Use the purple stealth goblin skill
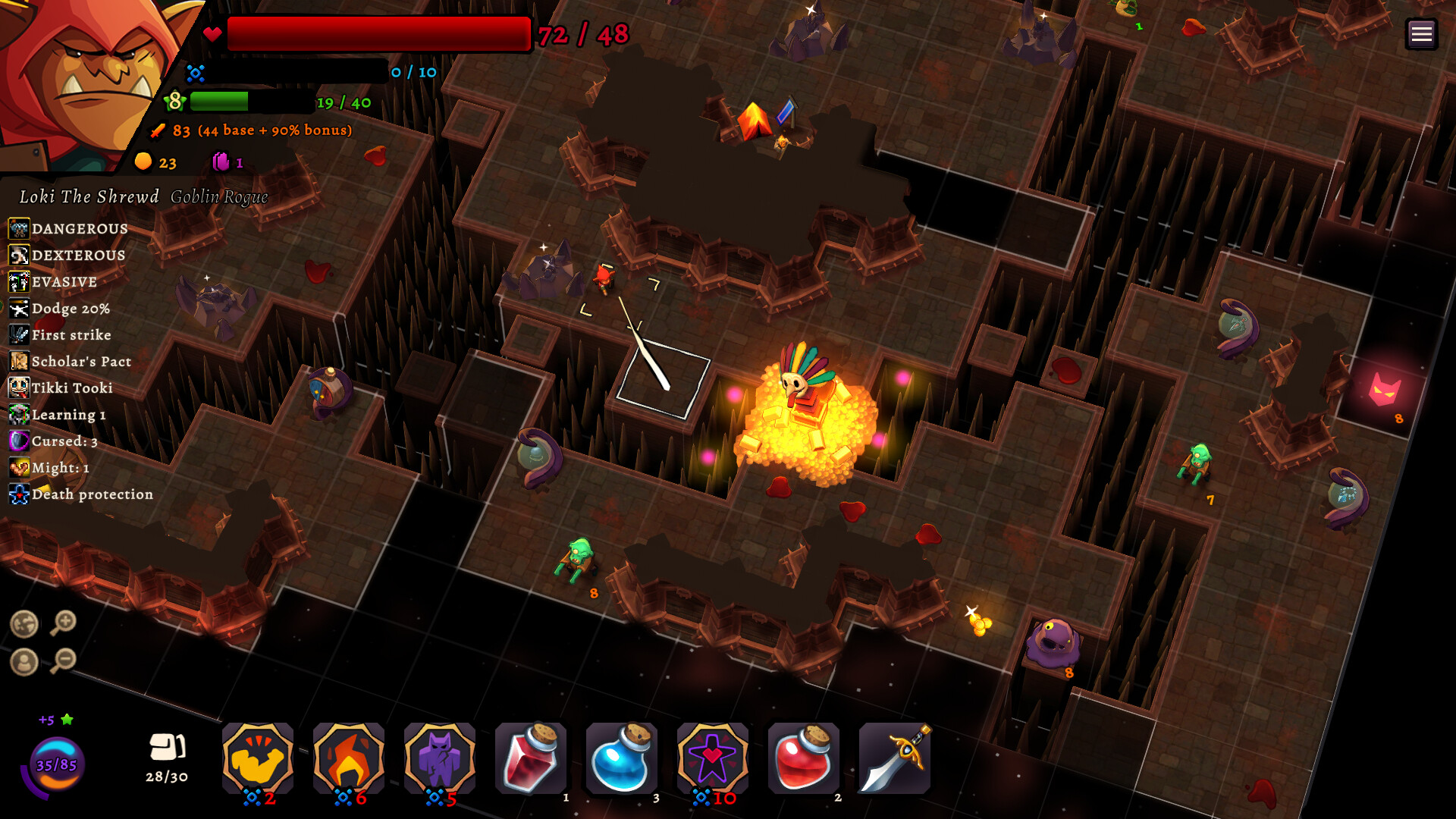 440,758
